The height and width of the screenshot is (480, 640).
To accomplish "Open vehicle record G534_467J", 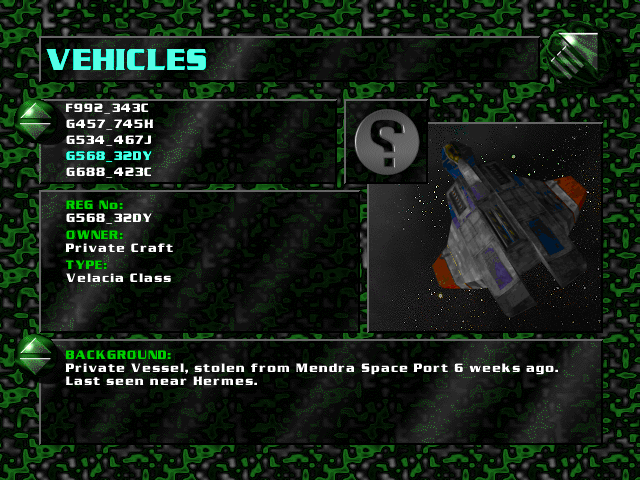I will (x=108, y=139).
